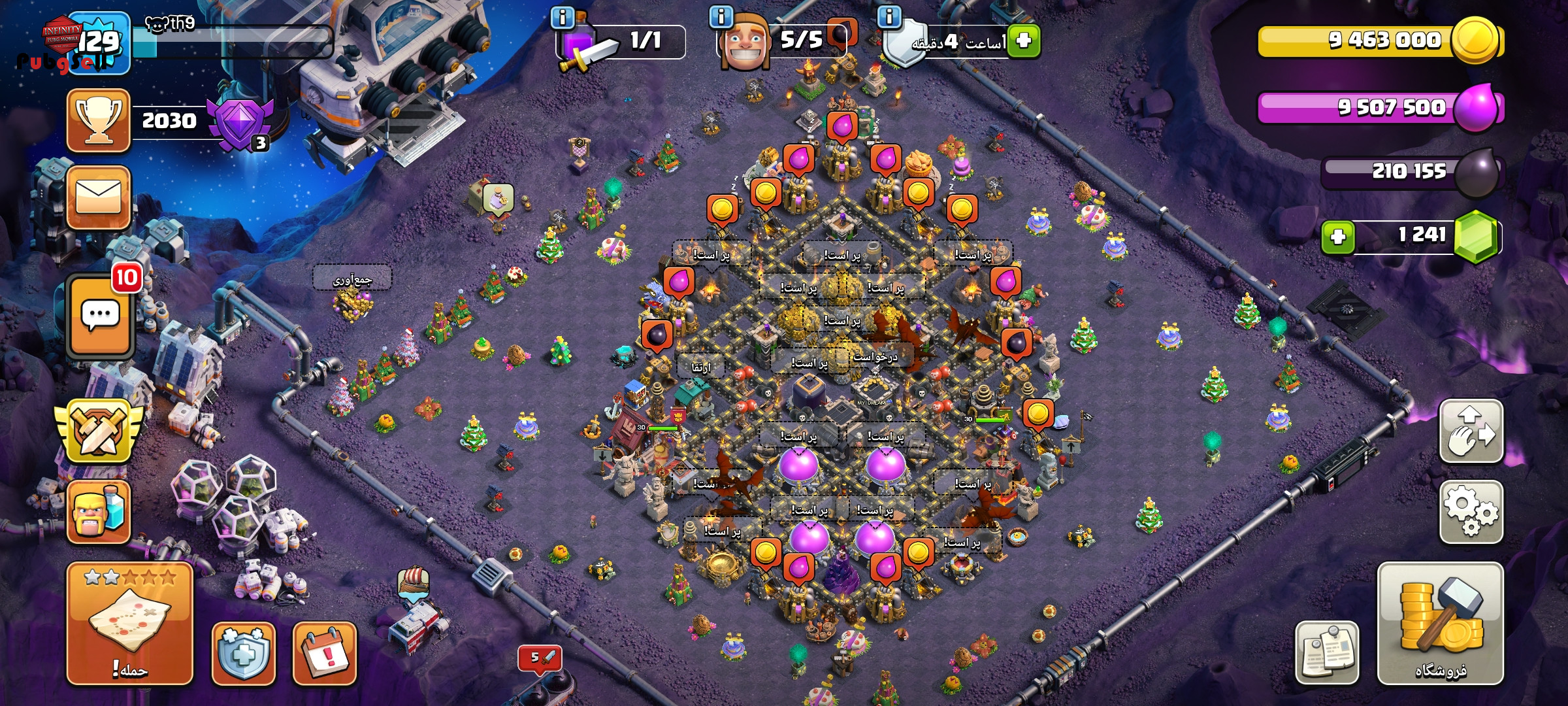The image size is (1568, 706).
Task: Show builder info for 5/5 builders
Action: coord(721,17)
